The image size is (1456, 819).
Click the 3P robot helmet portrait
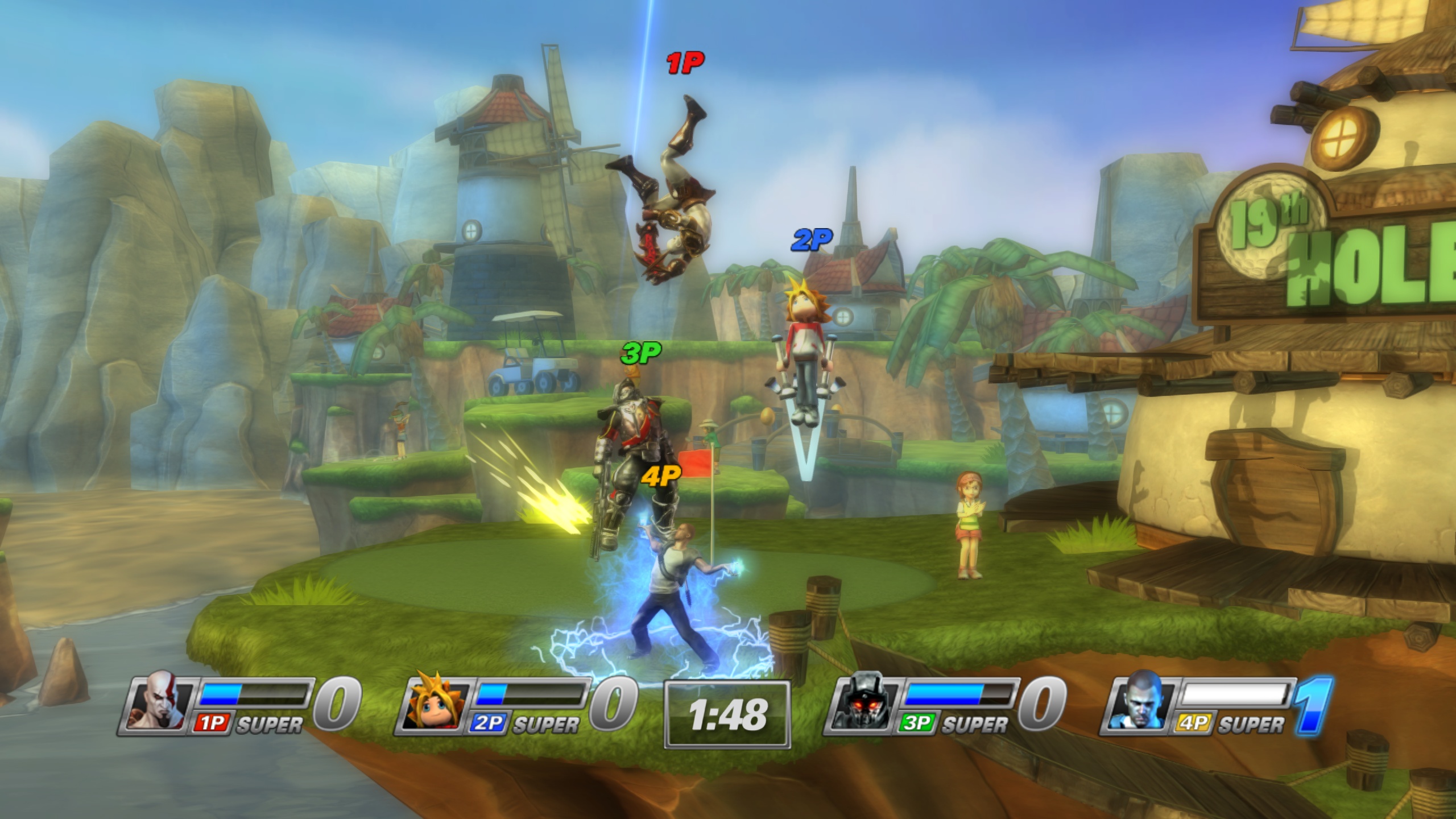864,708
